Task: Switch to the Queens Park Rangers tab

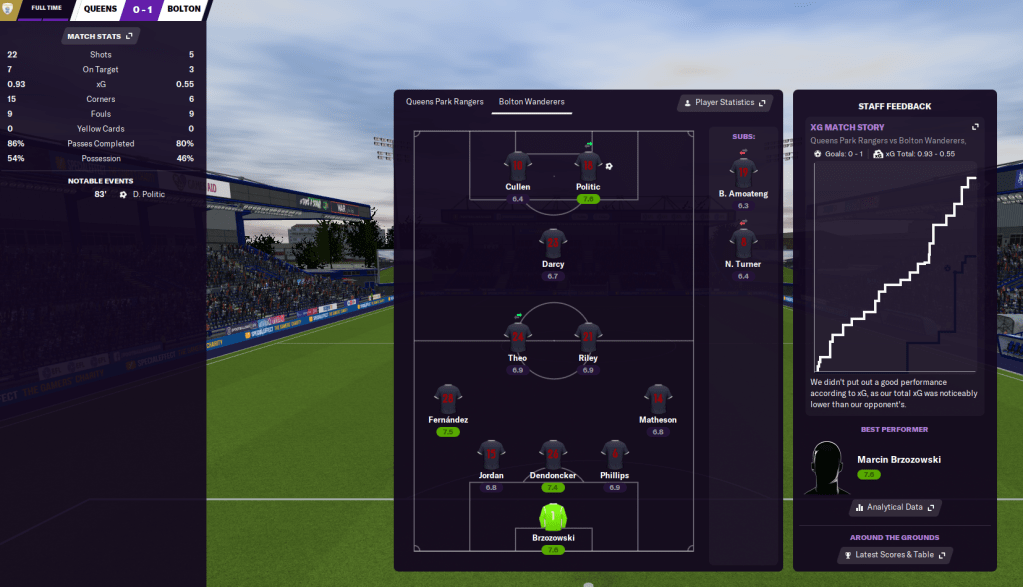Action: click(444, 102)
